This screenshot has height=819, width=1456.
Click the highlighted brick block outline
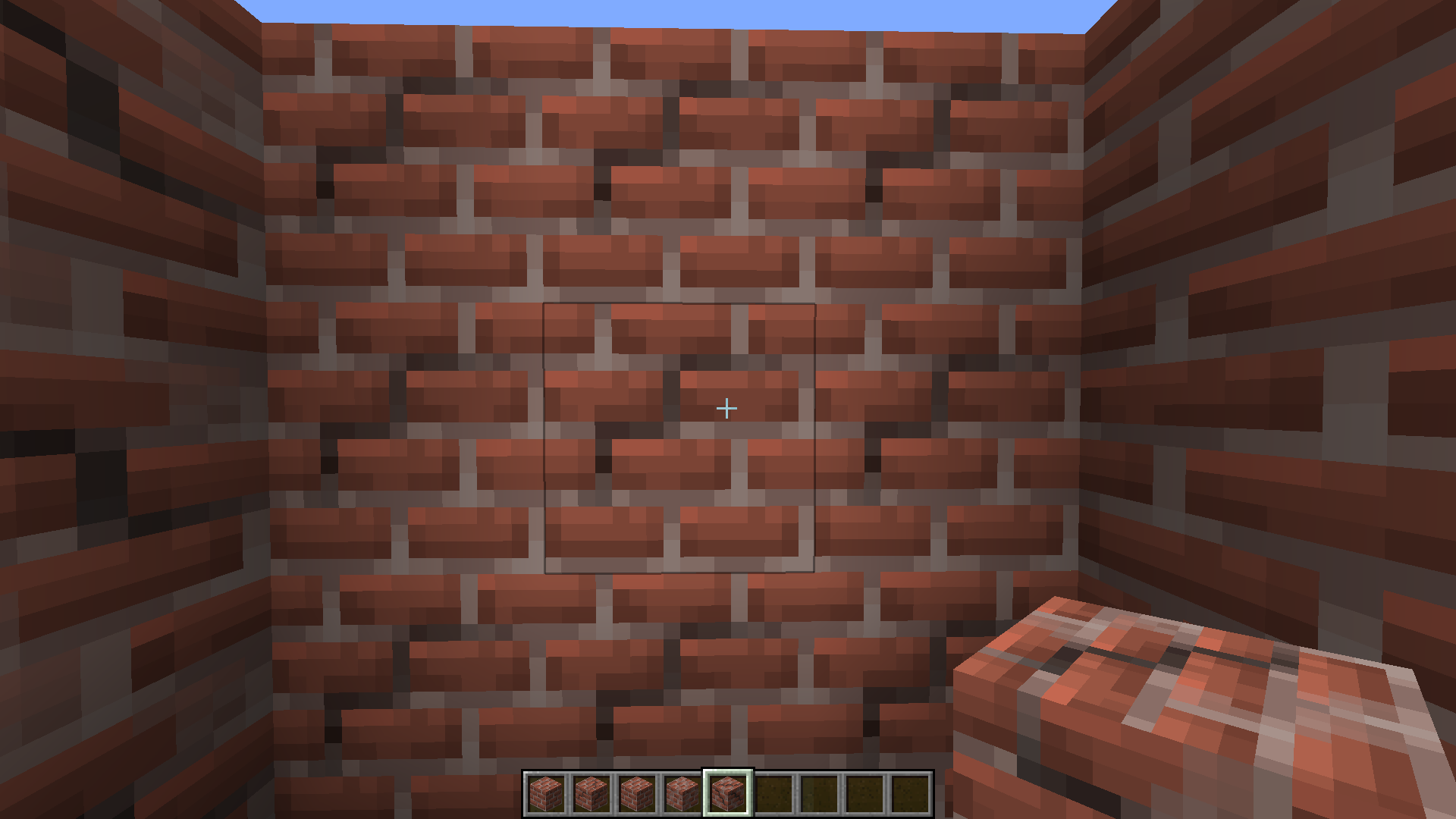coord(679,436)
